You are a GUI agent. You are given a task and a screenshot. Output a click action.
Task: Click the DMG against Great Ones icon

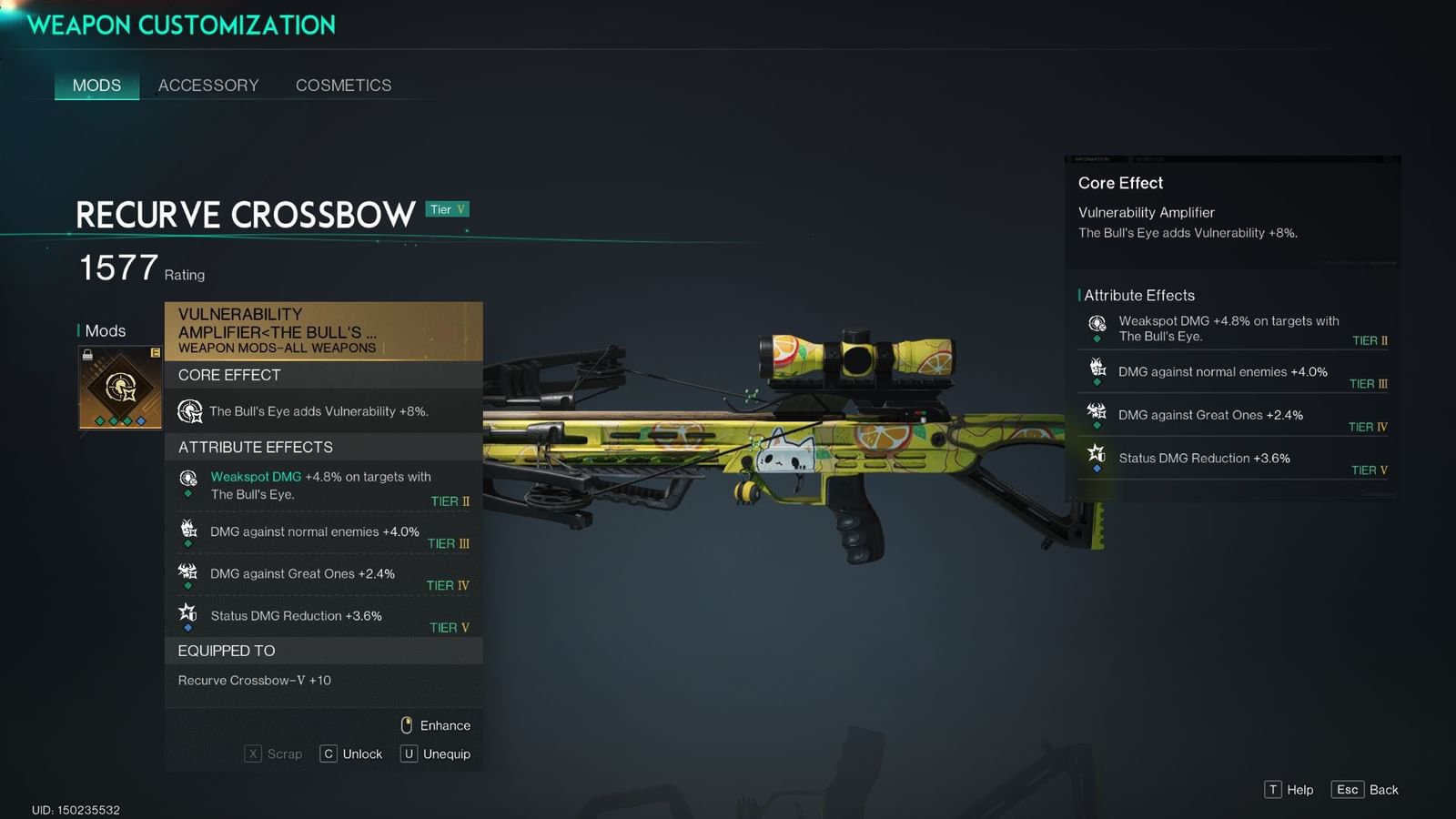click(x=188, y=570)
